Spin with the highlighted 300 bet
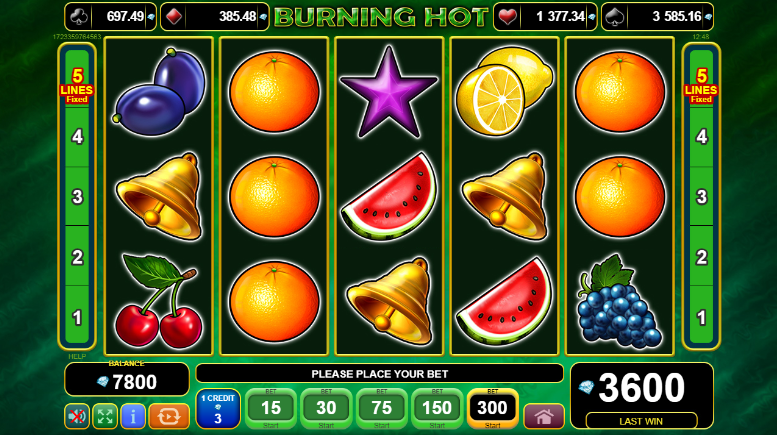777x435 pixels. [493, 408]
